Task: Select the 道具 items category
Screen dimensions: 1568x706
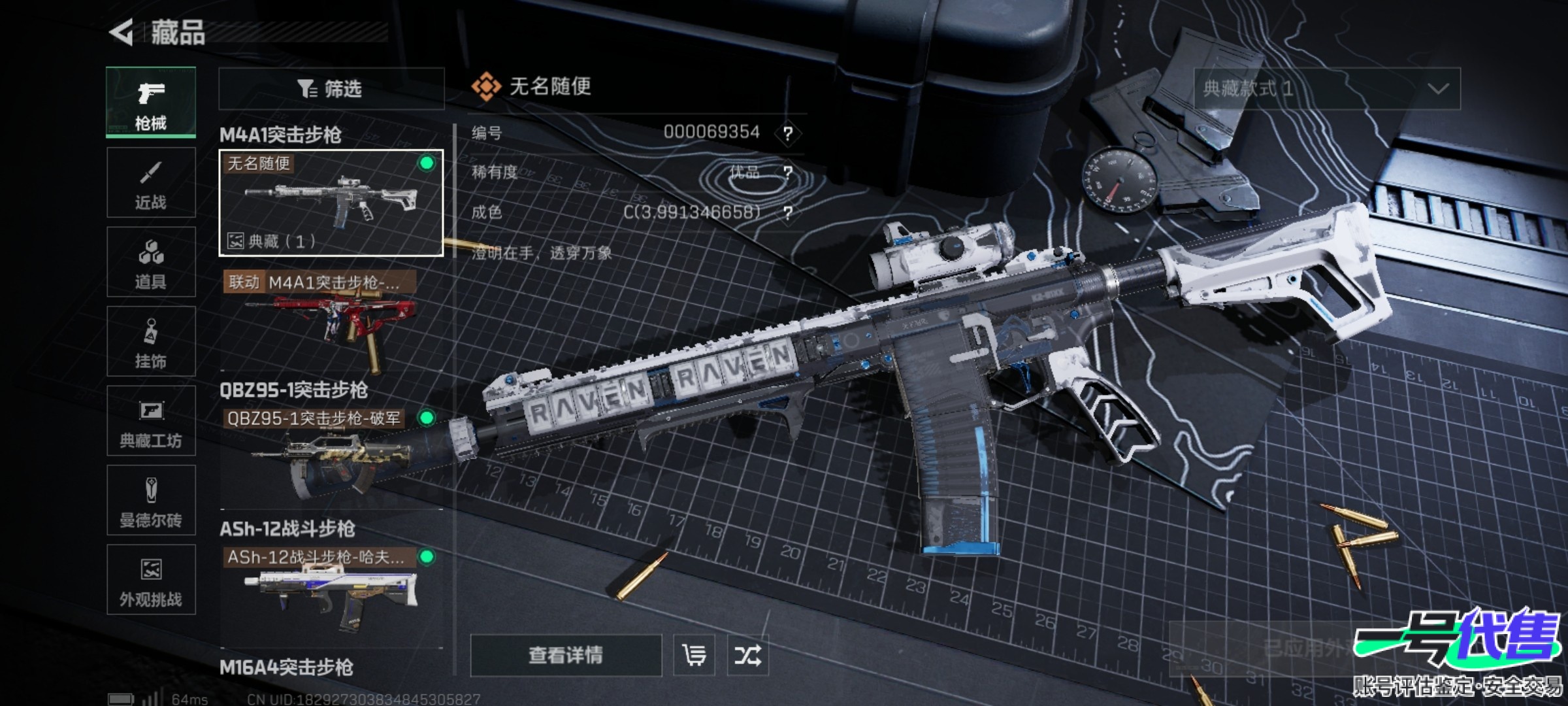Action: pos(151,262)
